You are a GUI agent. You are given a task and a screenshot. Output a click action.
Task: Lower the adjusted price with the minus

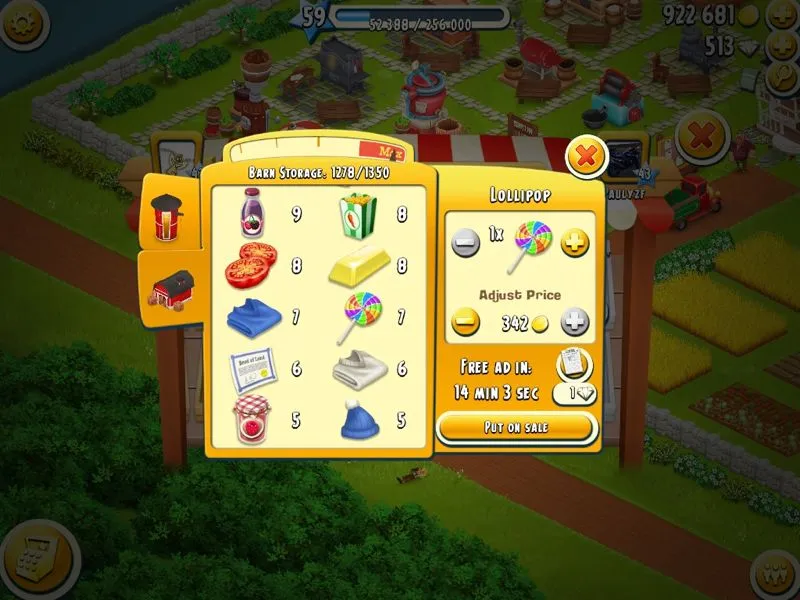point(465,323)
